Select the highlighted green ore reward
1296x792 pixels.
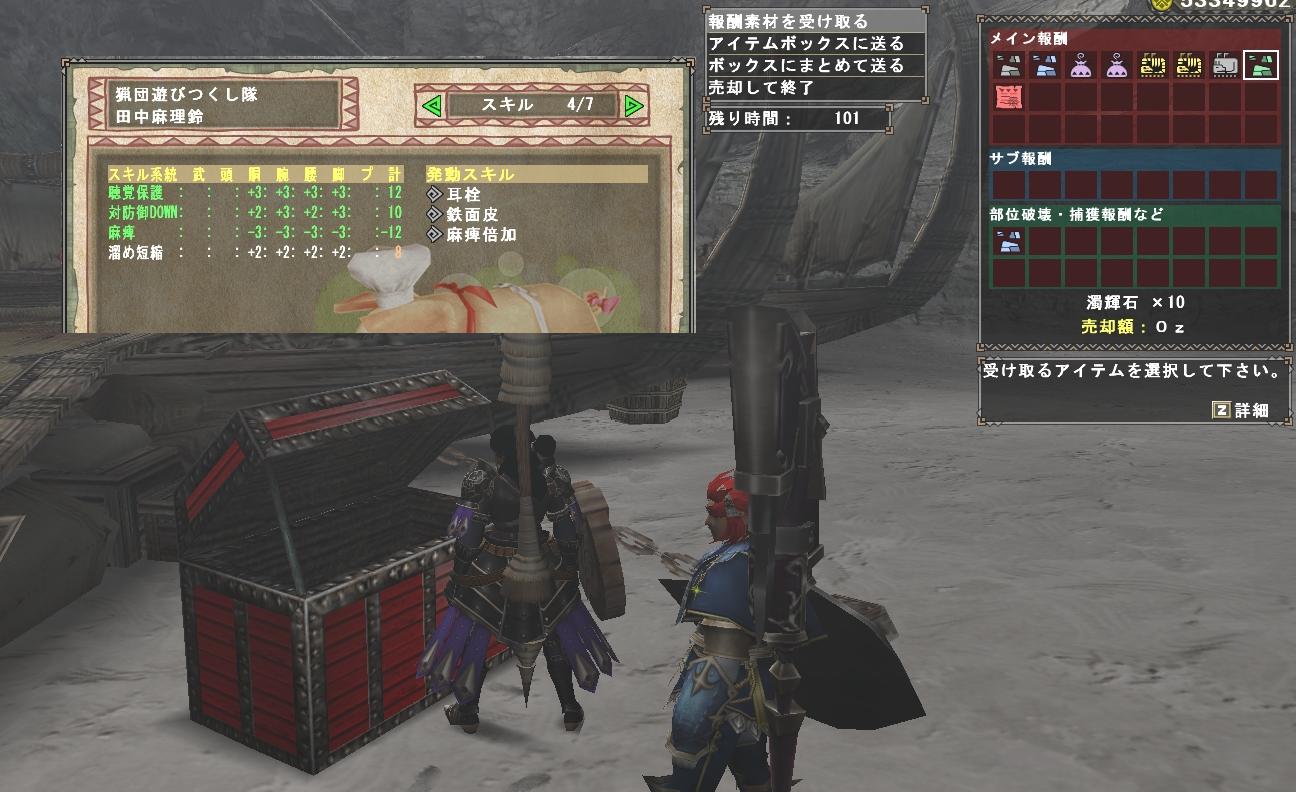[1261, 66]
